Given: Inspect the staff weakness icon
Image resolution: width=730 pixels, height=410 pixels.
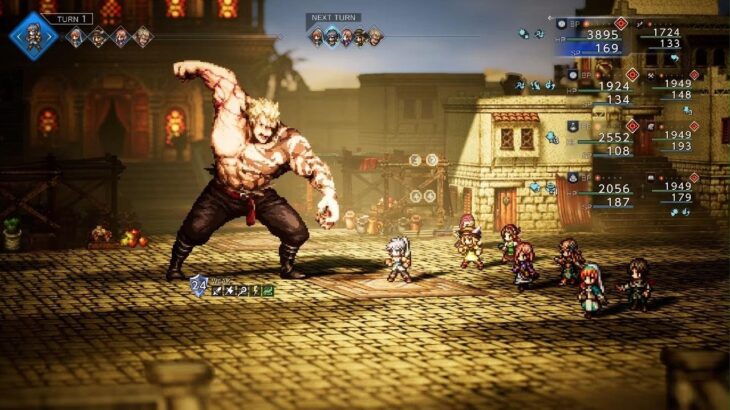Looking at the screenshot, I should point(242,291).
